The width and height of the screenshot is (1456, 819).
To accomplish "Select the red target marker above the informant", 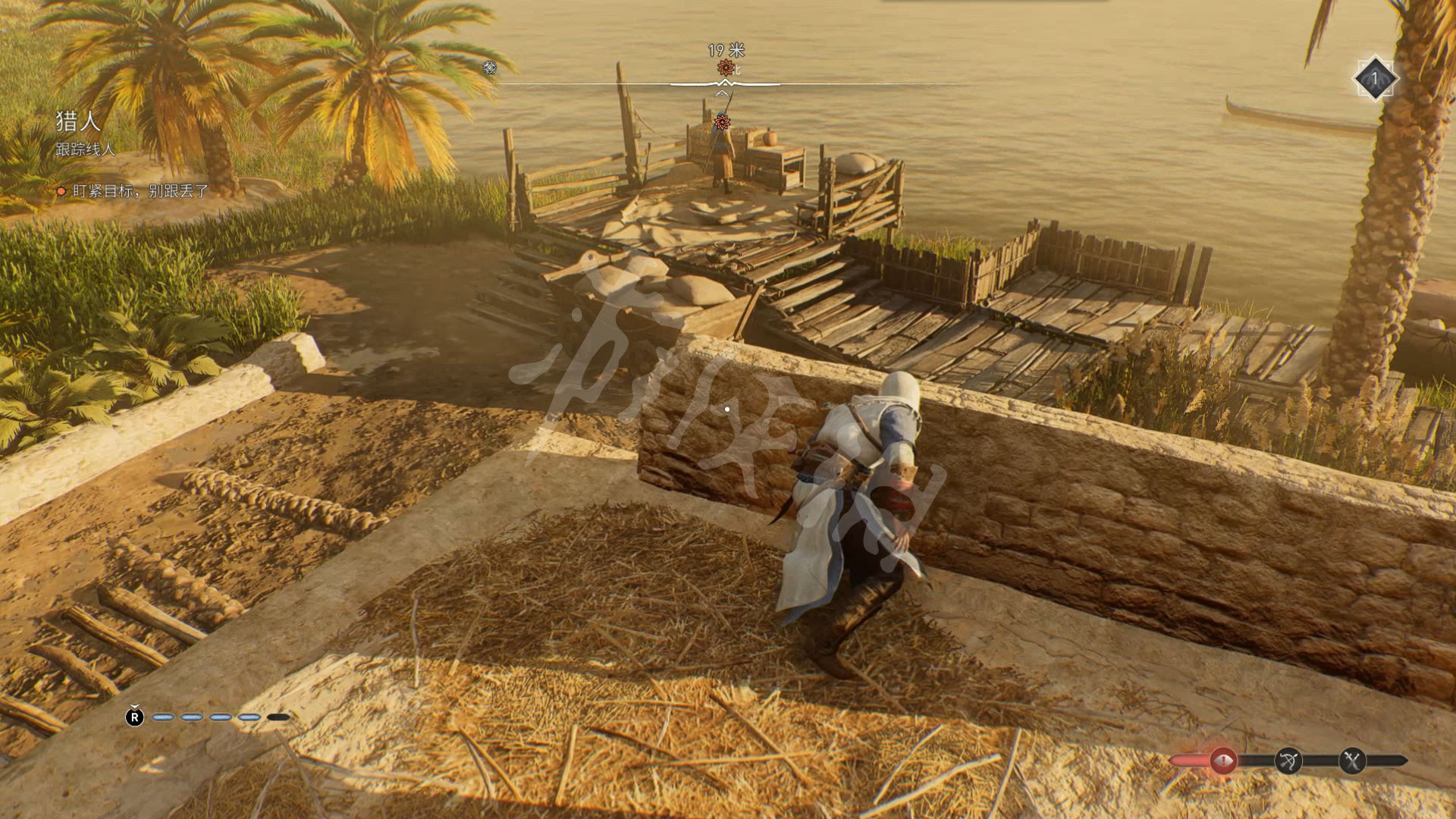I will point(722,121).
